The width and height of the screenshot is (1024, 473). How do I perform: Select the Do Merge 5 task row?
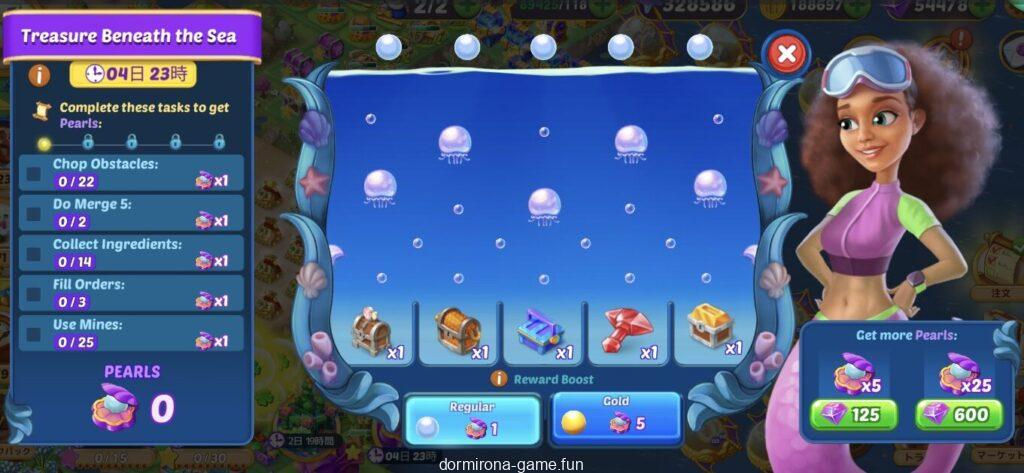(x=131, y=212)
